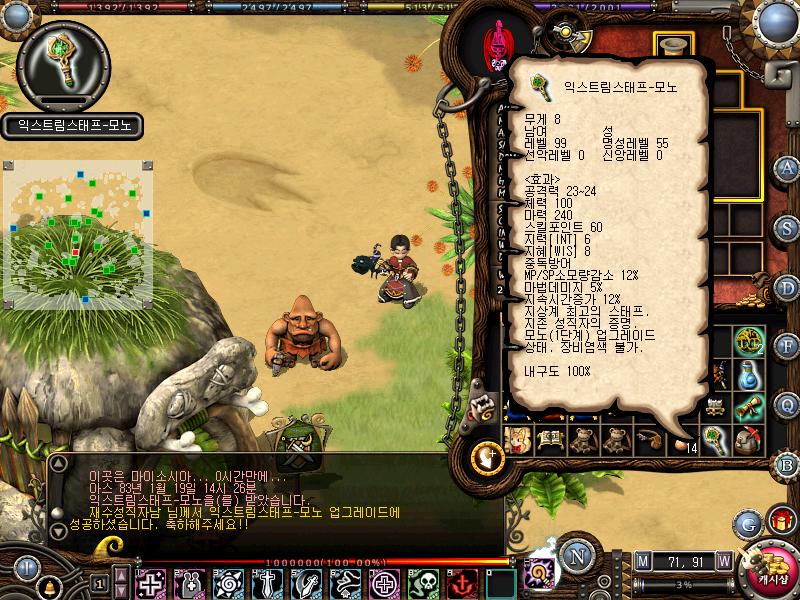The height and width of the screenshot is (600, 800).
Task: Click the round D side button
Action: (787, 287)
